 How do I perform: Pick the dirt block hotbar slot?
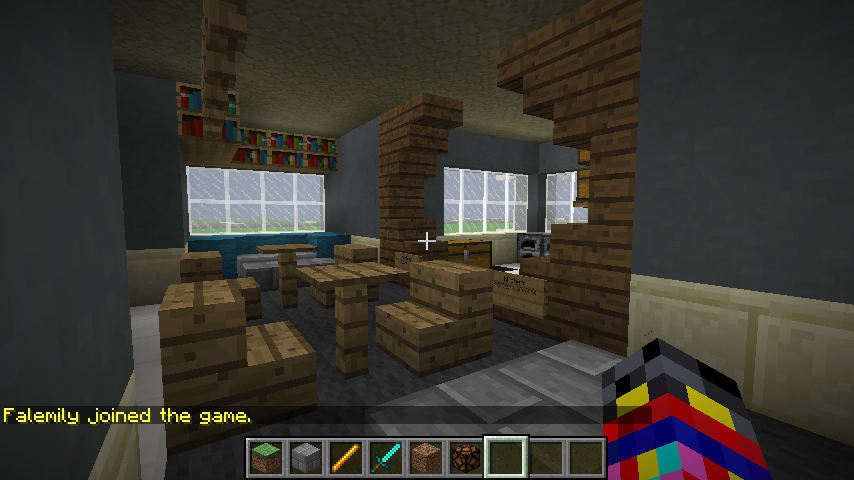pyautogui.click(x=425, y=457)
